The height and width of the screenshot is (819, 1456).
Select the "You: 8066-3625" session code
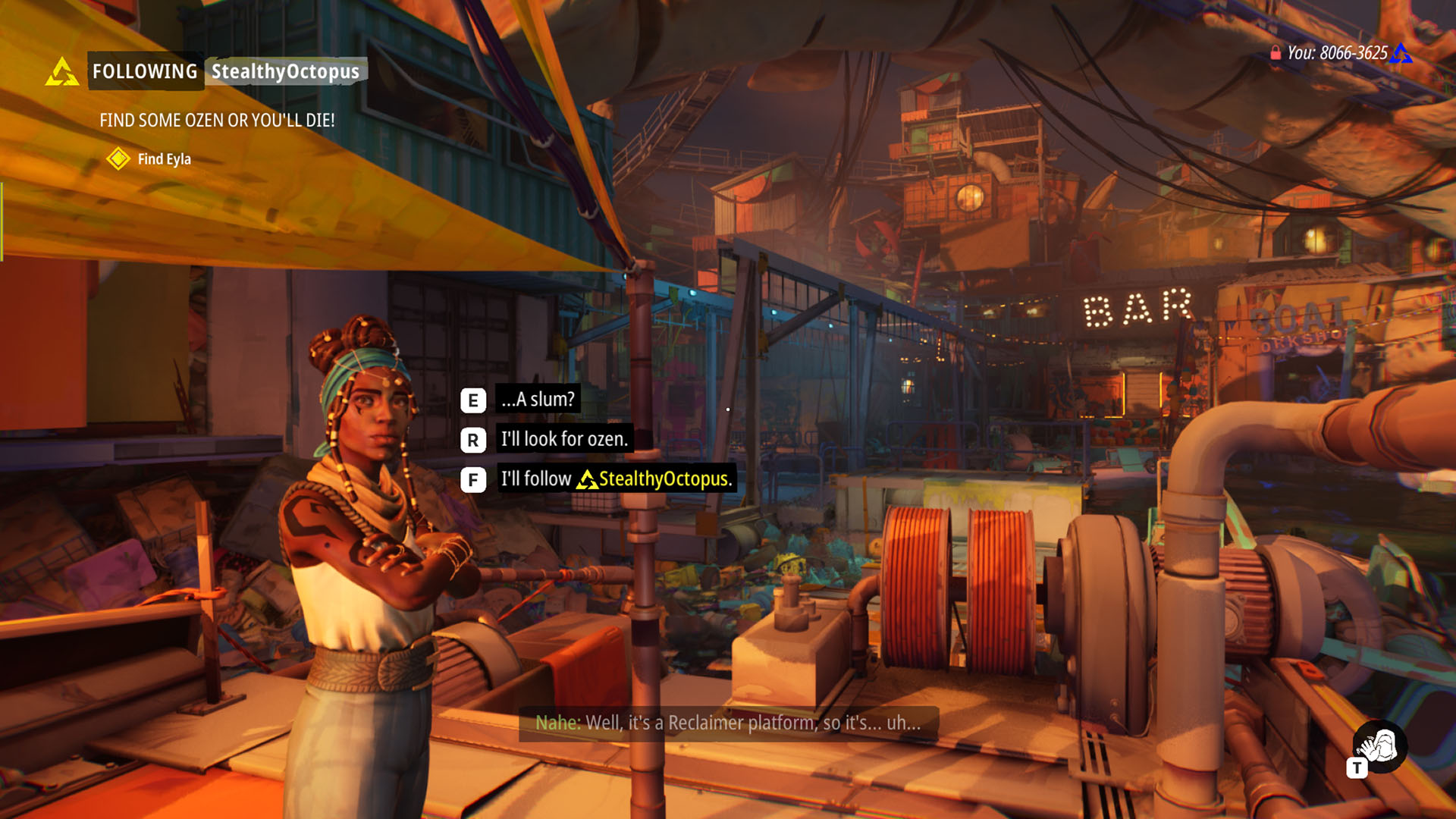(1338, 53)
